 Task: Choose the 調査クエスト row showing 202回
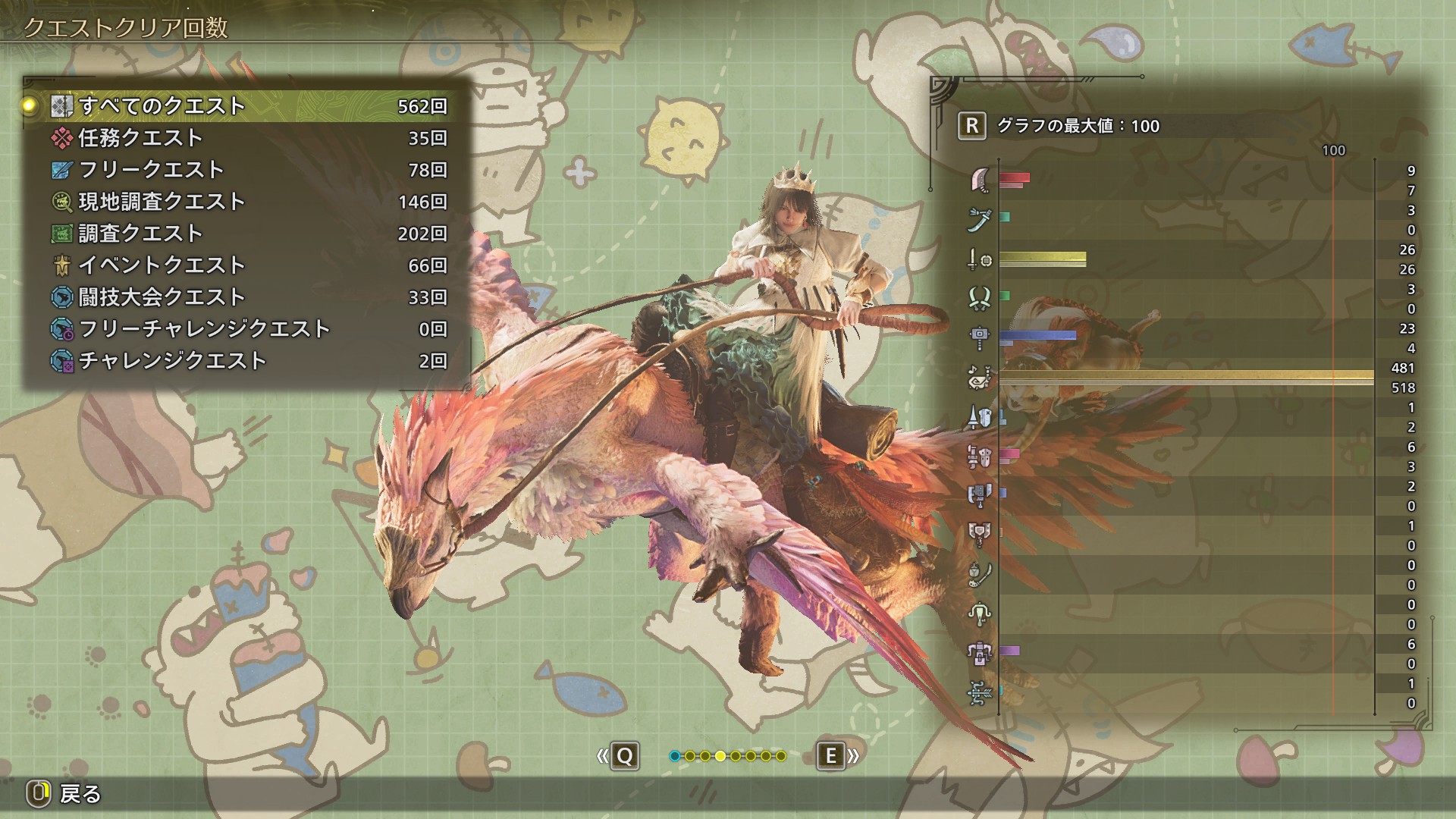[x=249, y=234]
